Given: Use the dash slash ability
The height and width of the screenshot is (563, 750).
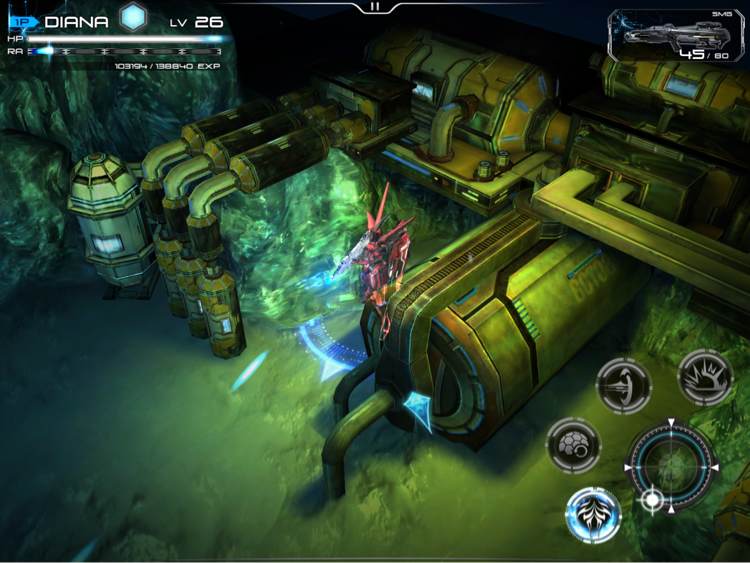Looking at the screenshot, I should coord(624,386).
